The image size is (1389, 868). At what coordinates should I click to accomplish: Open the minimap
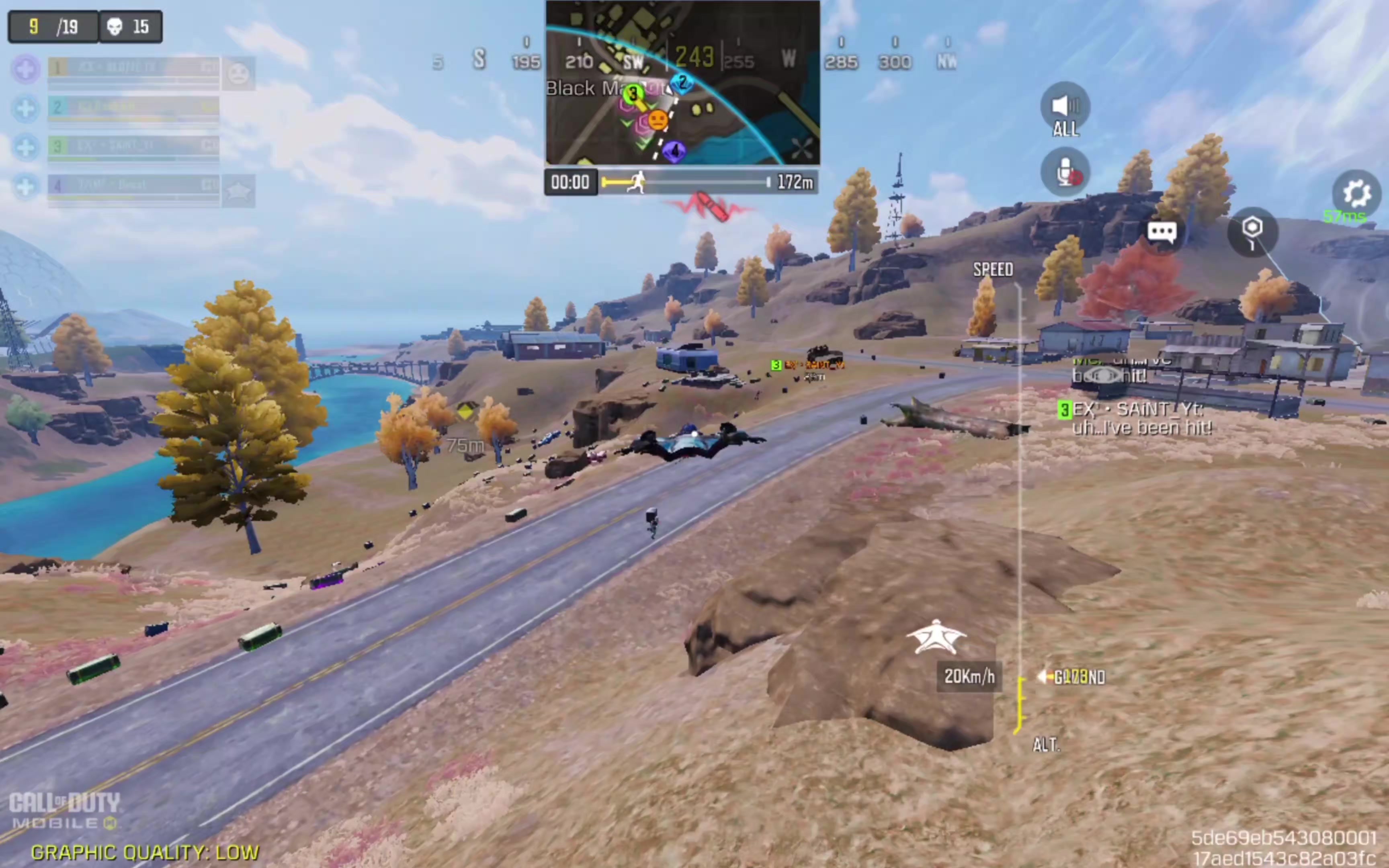[682, 83]
